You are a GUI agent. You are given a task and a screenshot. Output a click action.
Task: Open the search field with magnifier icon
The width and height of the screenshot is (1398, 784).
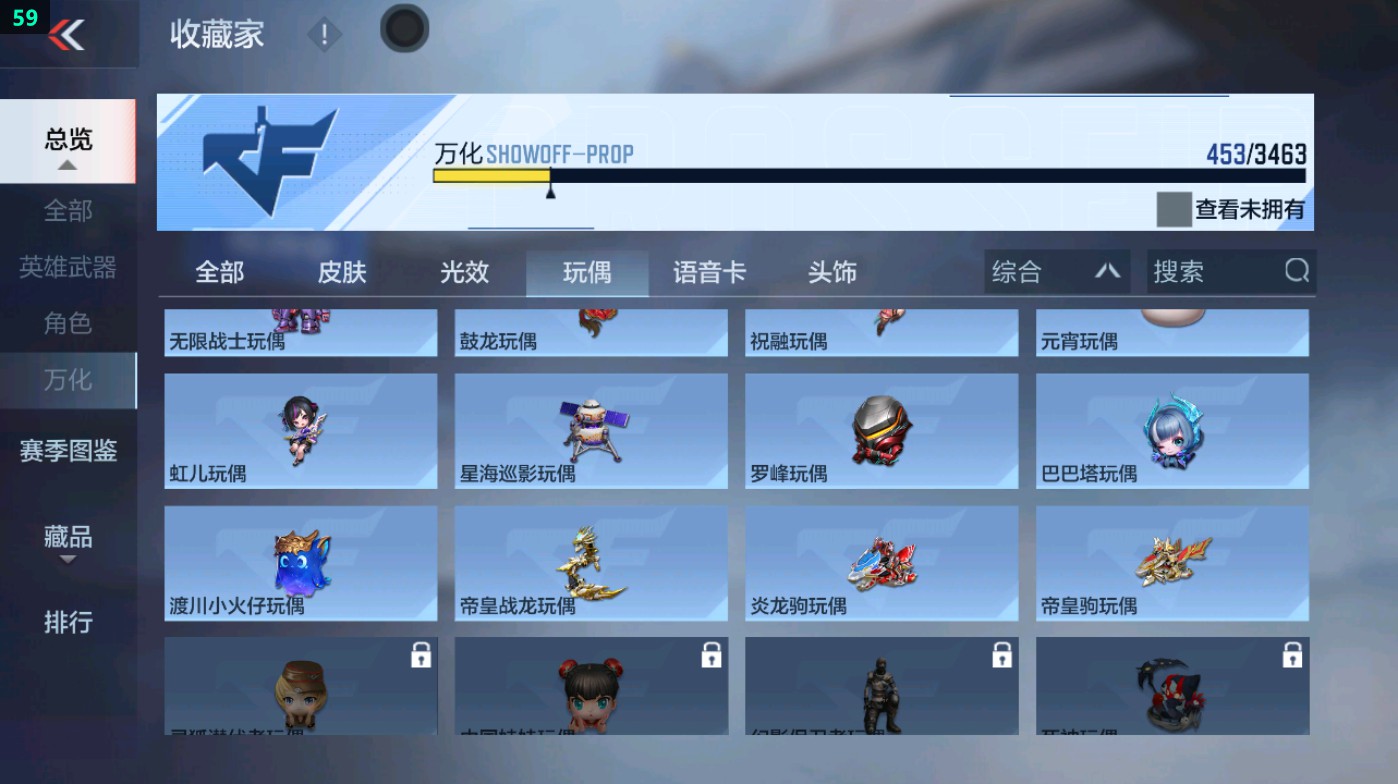(1230, 271)
